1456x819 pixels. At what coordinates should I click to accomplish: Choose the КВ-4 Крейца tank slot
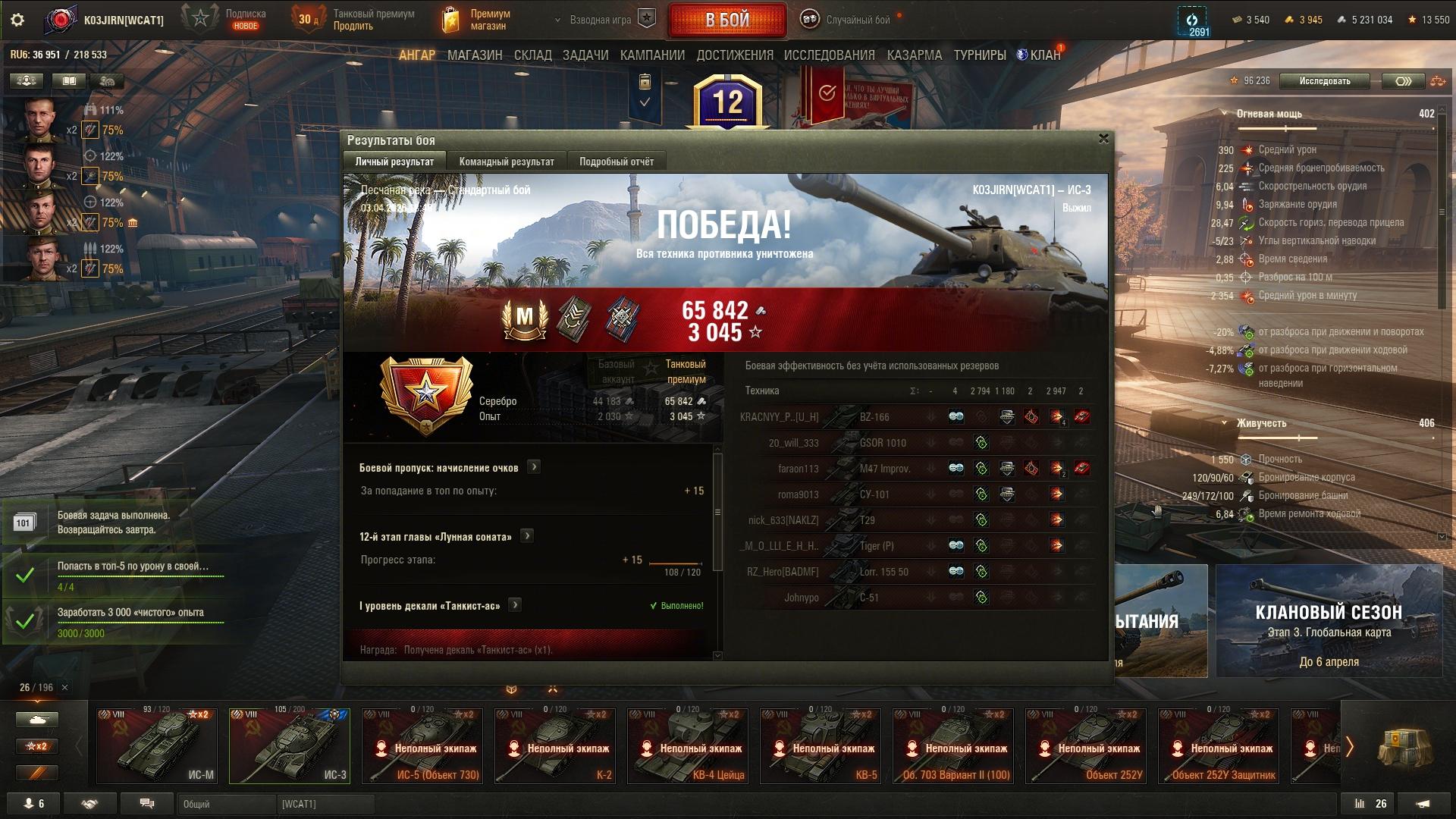pos(688,745)
